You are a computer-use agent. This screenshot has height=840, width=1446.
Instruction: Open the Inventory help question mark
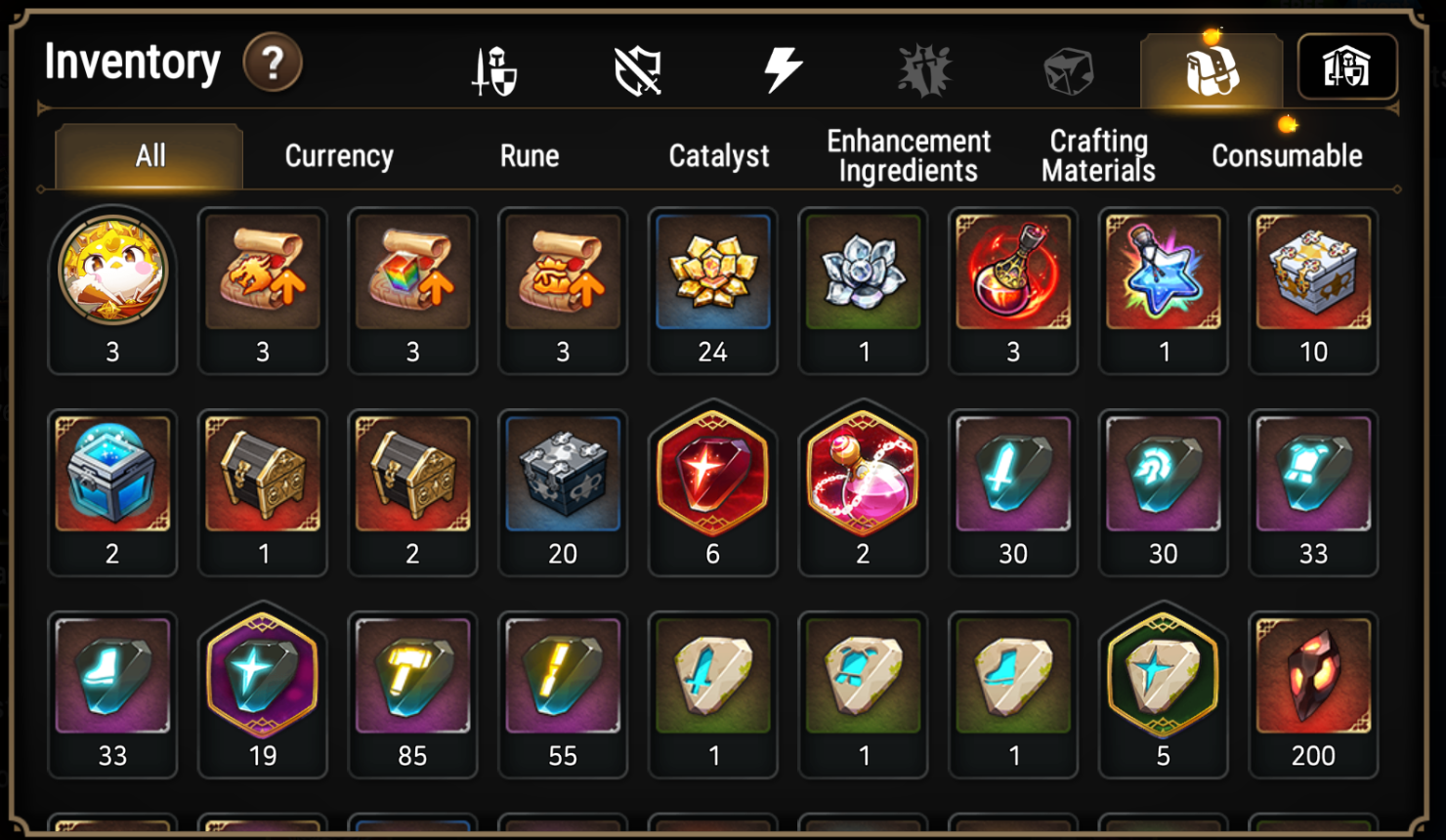coord(272,63)
